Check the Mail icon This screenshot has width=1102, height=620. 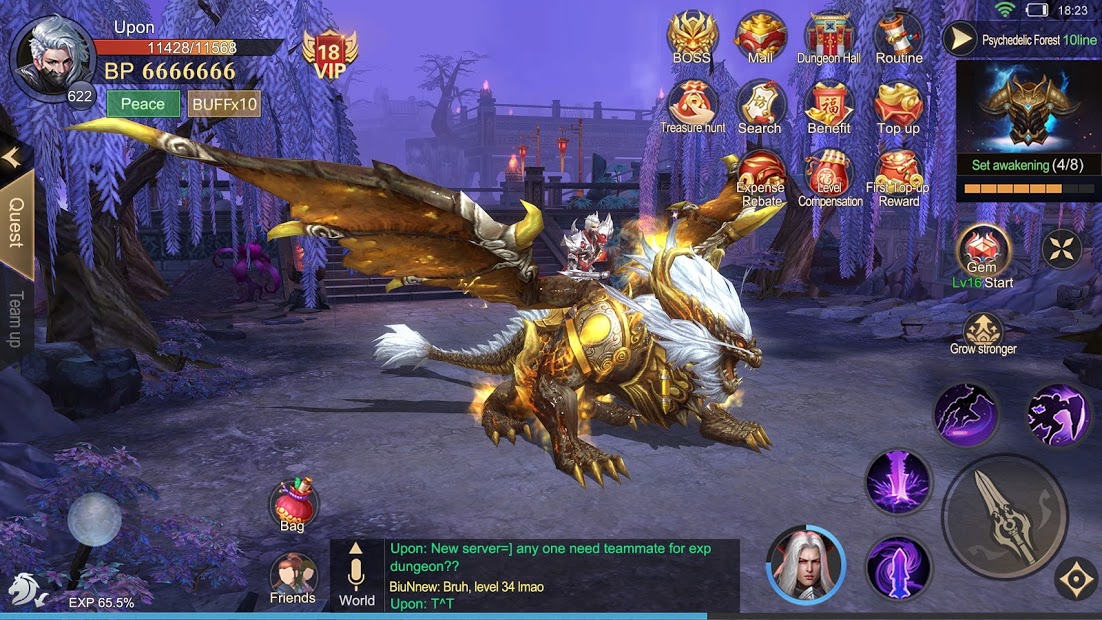pyautogui.click(x=760, y=37)
